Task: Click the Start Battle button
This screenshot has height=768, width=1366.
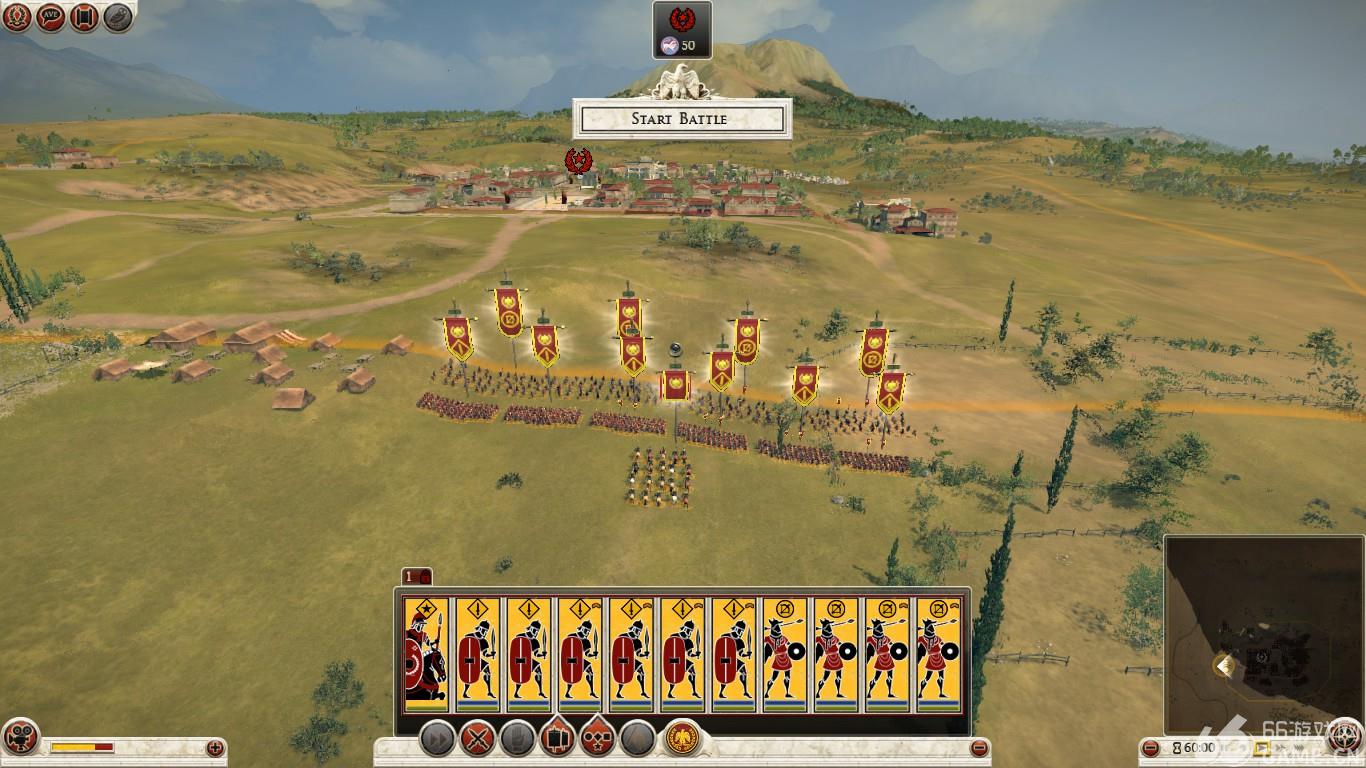Action: click(x=681, y=119)
